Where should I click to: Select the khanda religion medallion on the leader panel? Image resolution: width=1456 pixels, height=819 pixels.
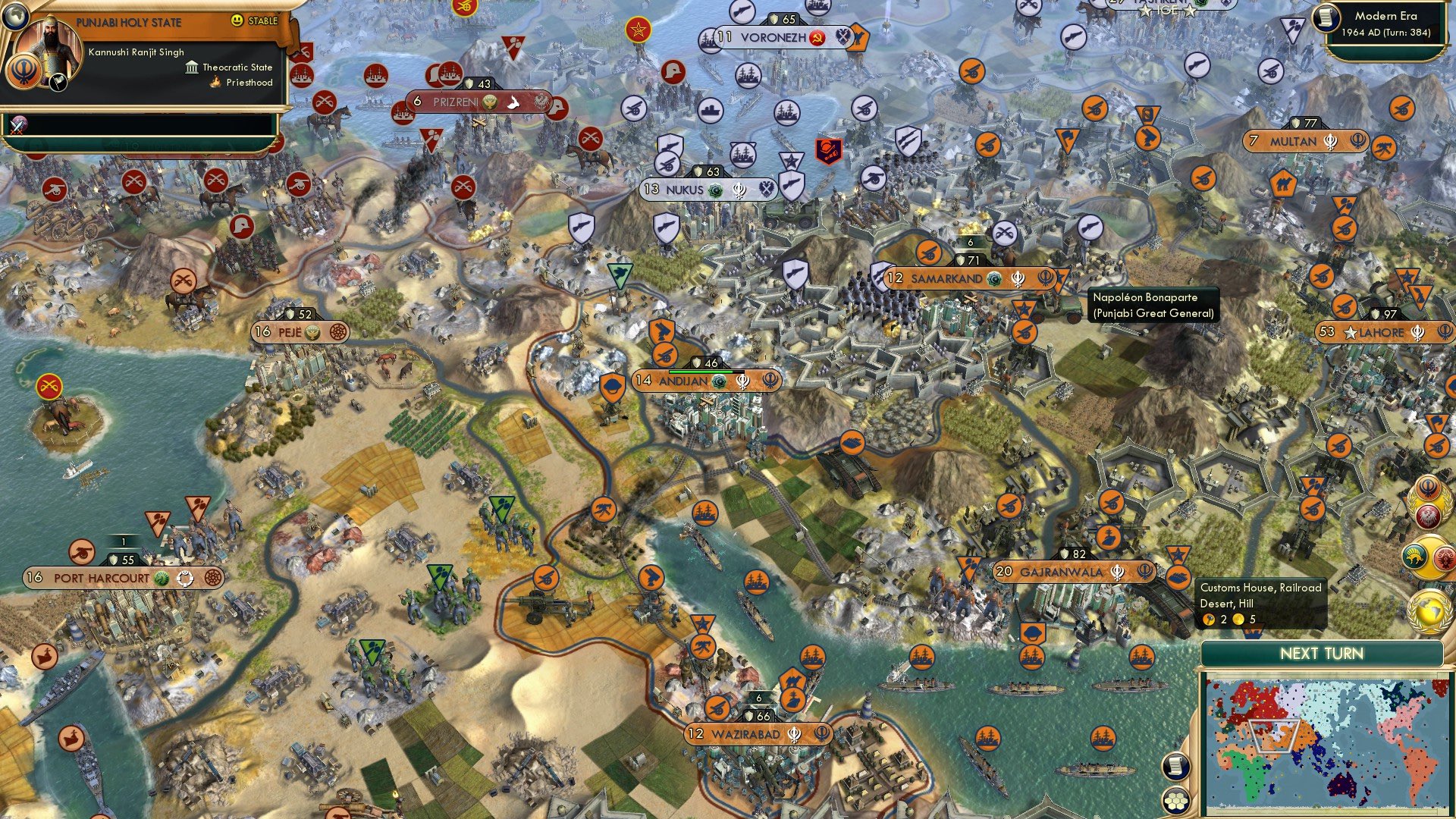tap(23, 71)
